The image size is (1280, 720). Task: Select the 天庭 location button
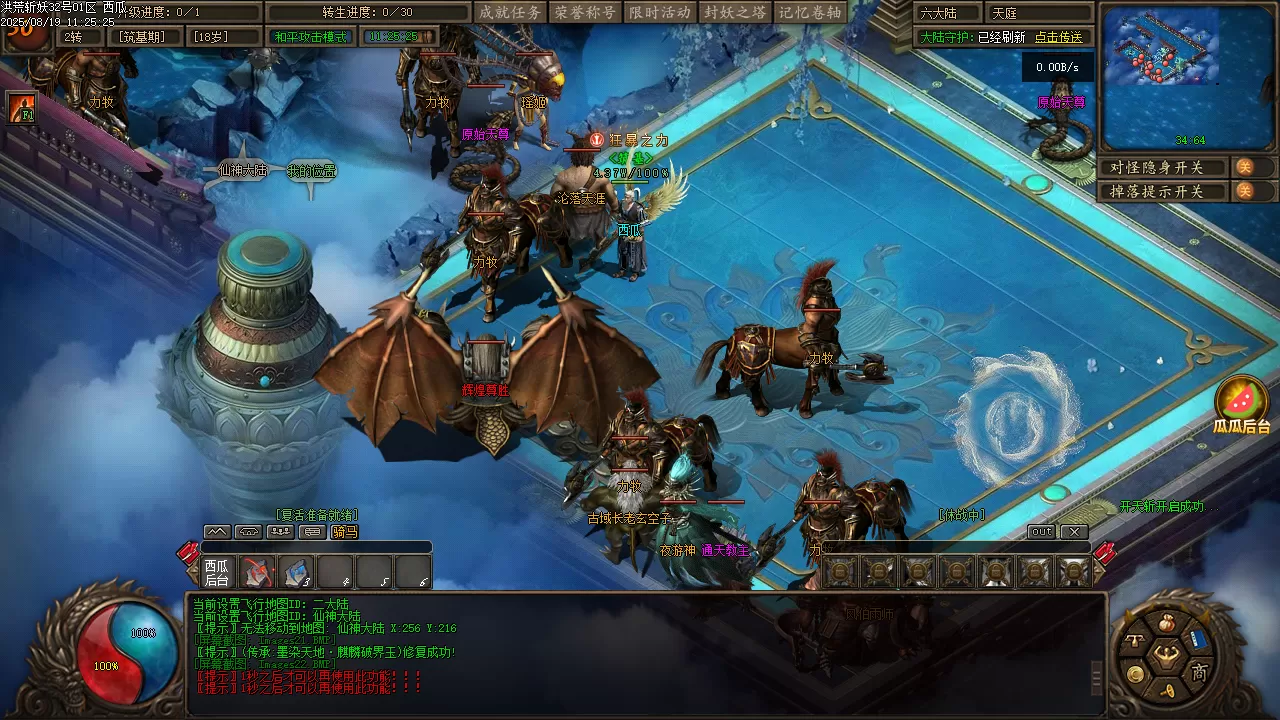click(x=1038, y=14)
